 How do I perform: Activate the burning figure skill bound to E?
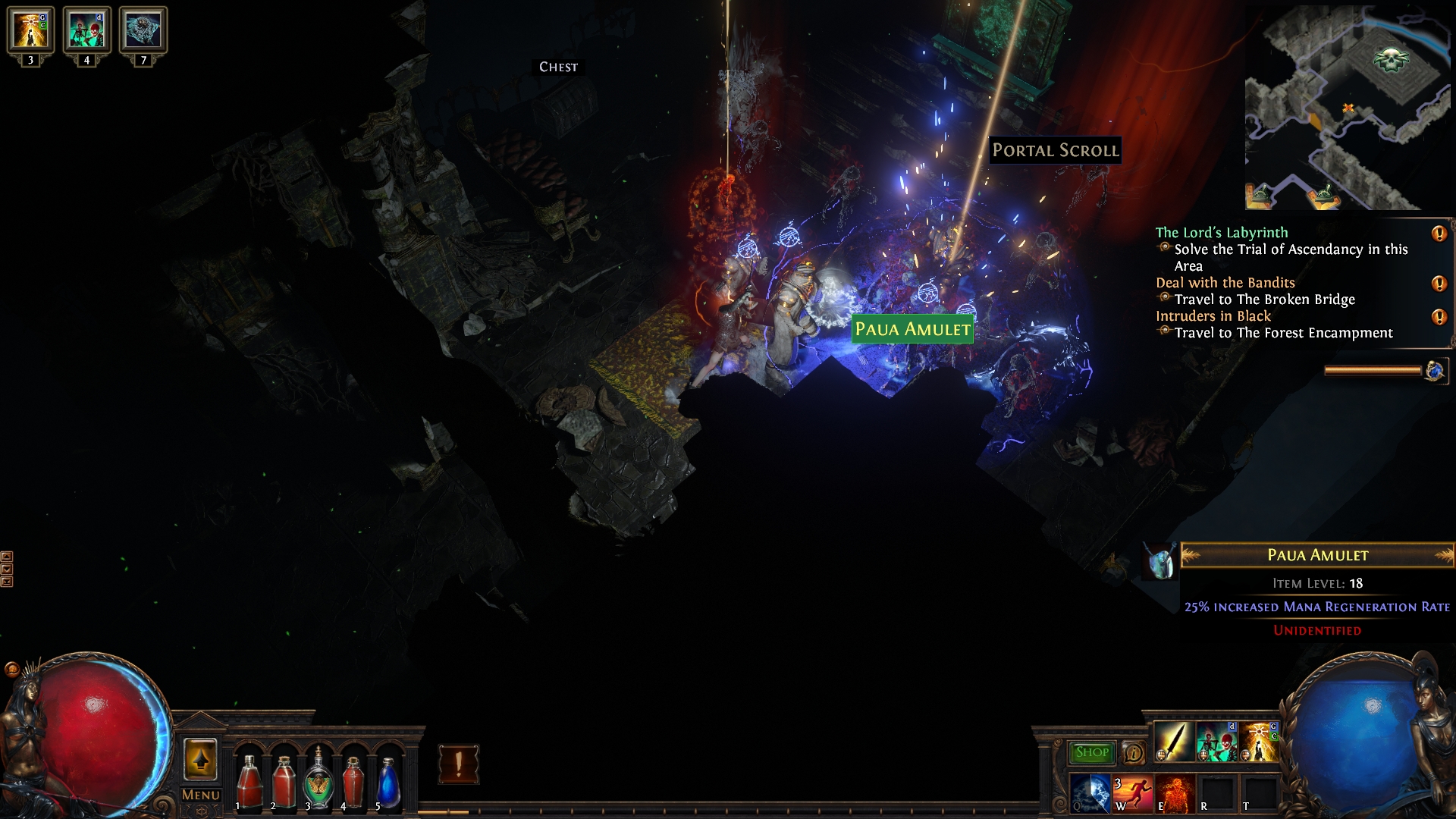[x=1175, y=793]
